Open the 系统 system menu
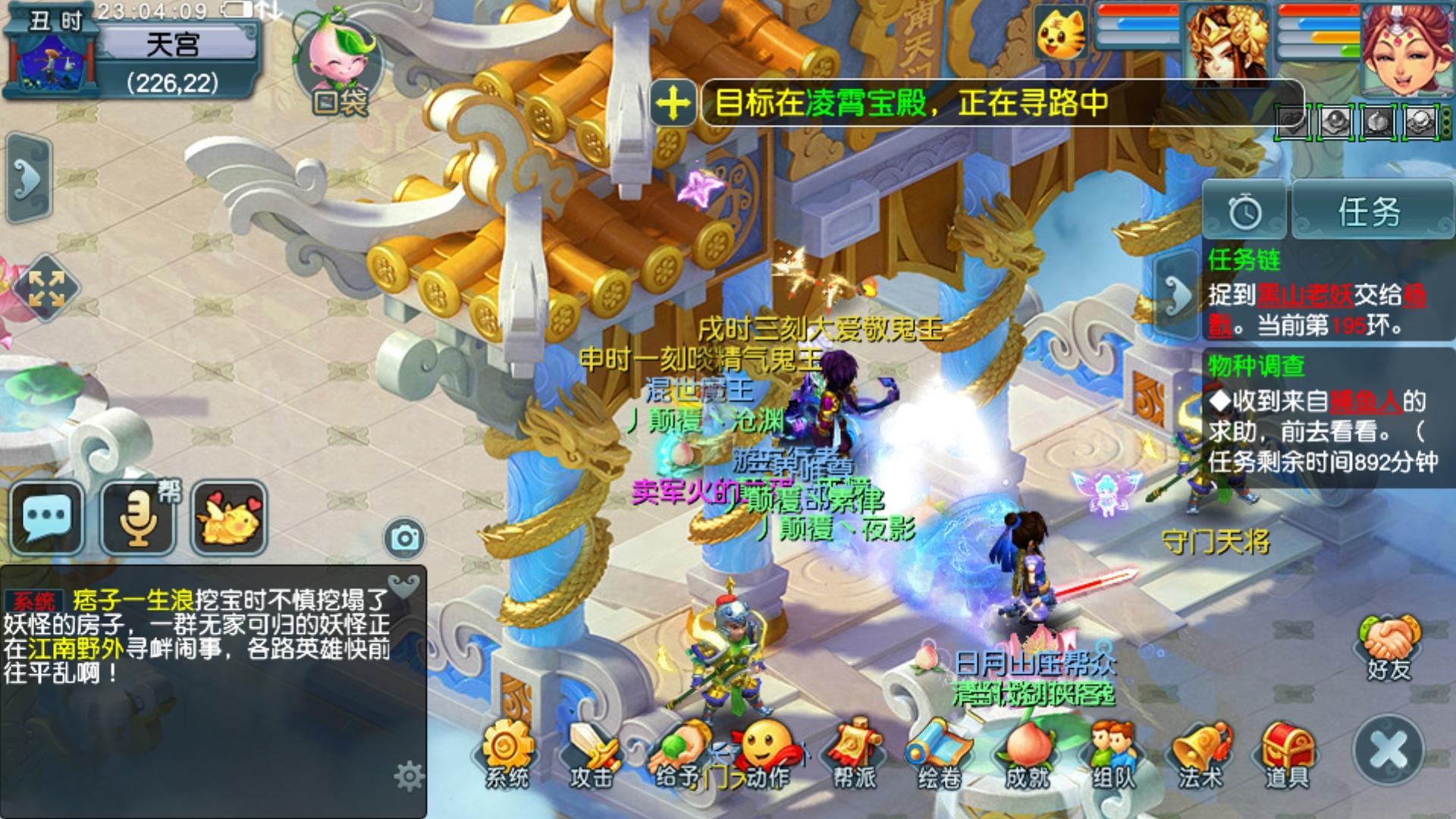1456x819 pixels. point(507,754)
